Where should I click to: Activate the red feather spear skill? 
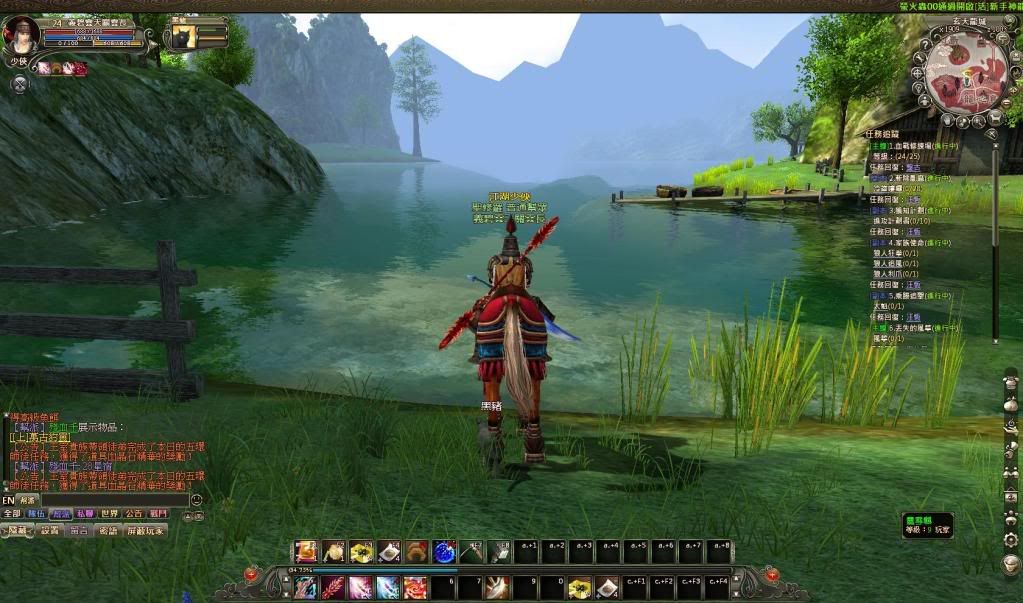pos(332,587)
